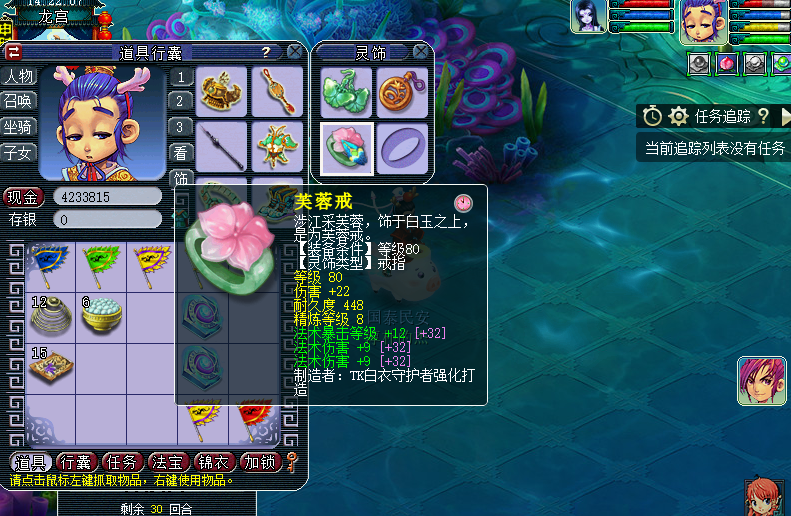Screen dimensions: 791x516
Task: Select the purple bracelet accessory slot
Action: click(x=403, y=148)
